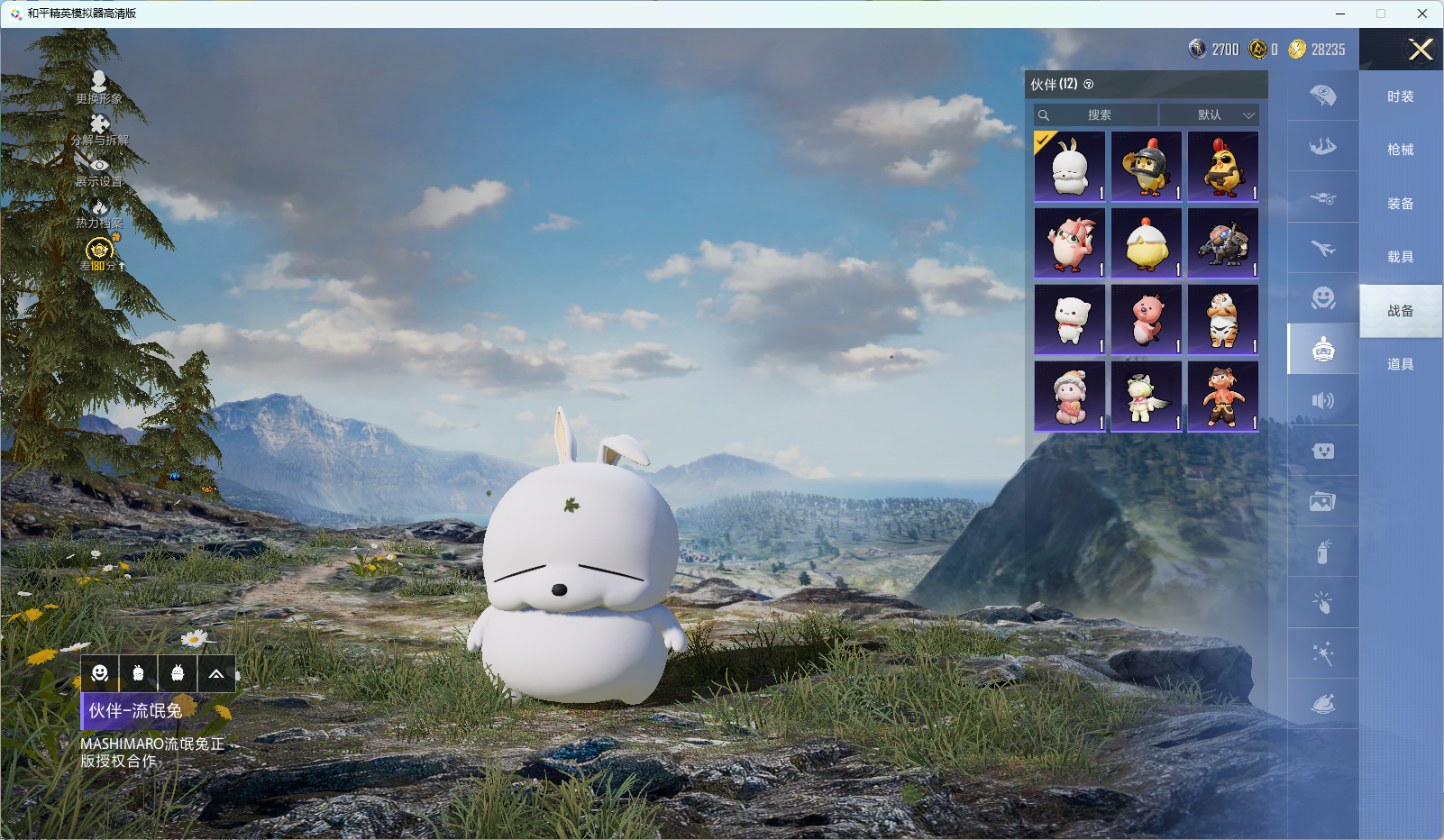Viewport: 1444px width, 840px height.
Task: Choose the helmeted chick companion
Action: tap(1147, 167)
